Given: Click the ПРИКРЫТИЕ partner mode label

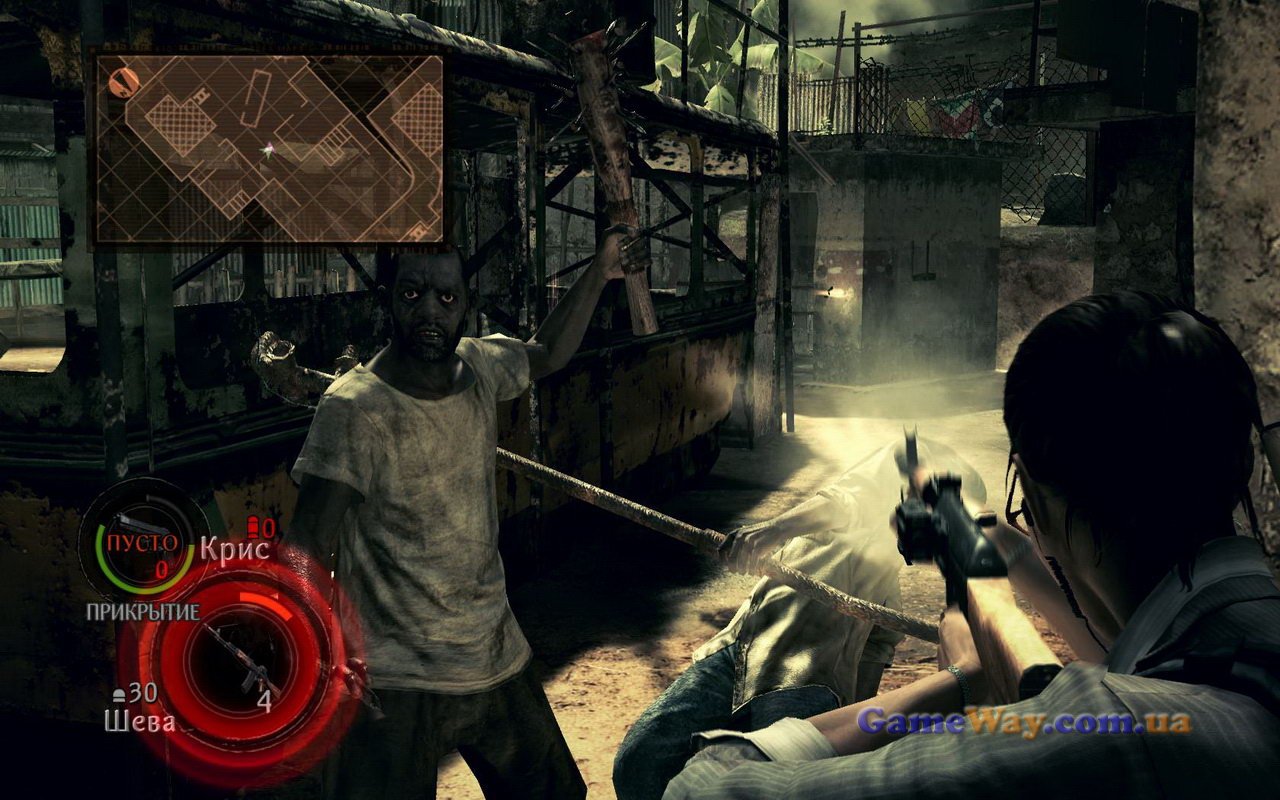Looking at the screenshot, I should tap(142, 611).
